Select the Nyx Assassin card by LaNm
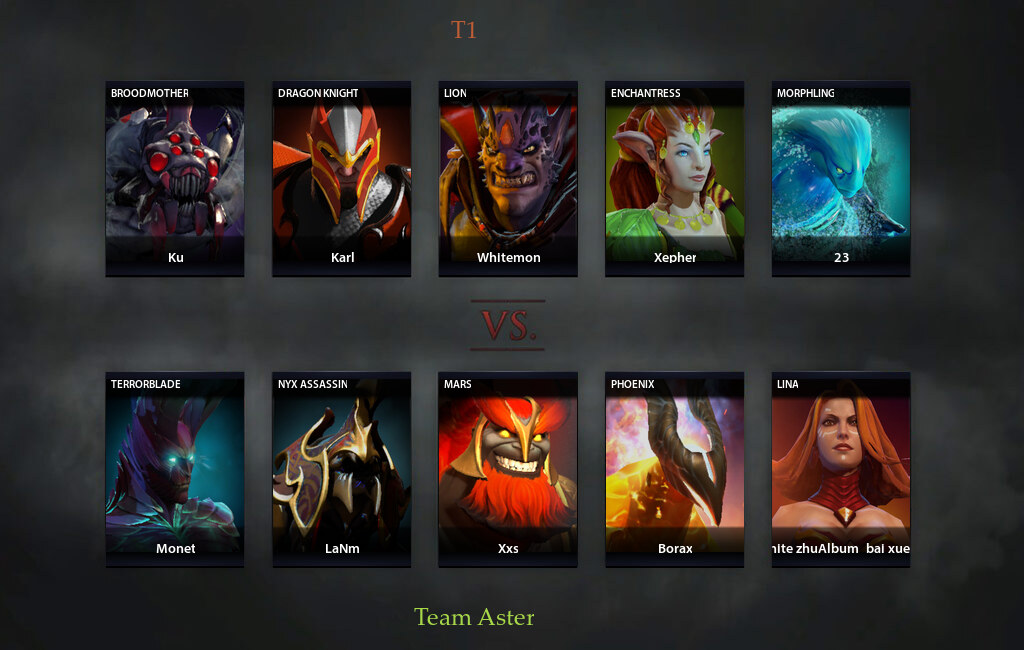1024x650 pixels. (x=342, y=469)
